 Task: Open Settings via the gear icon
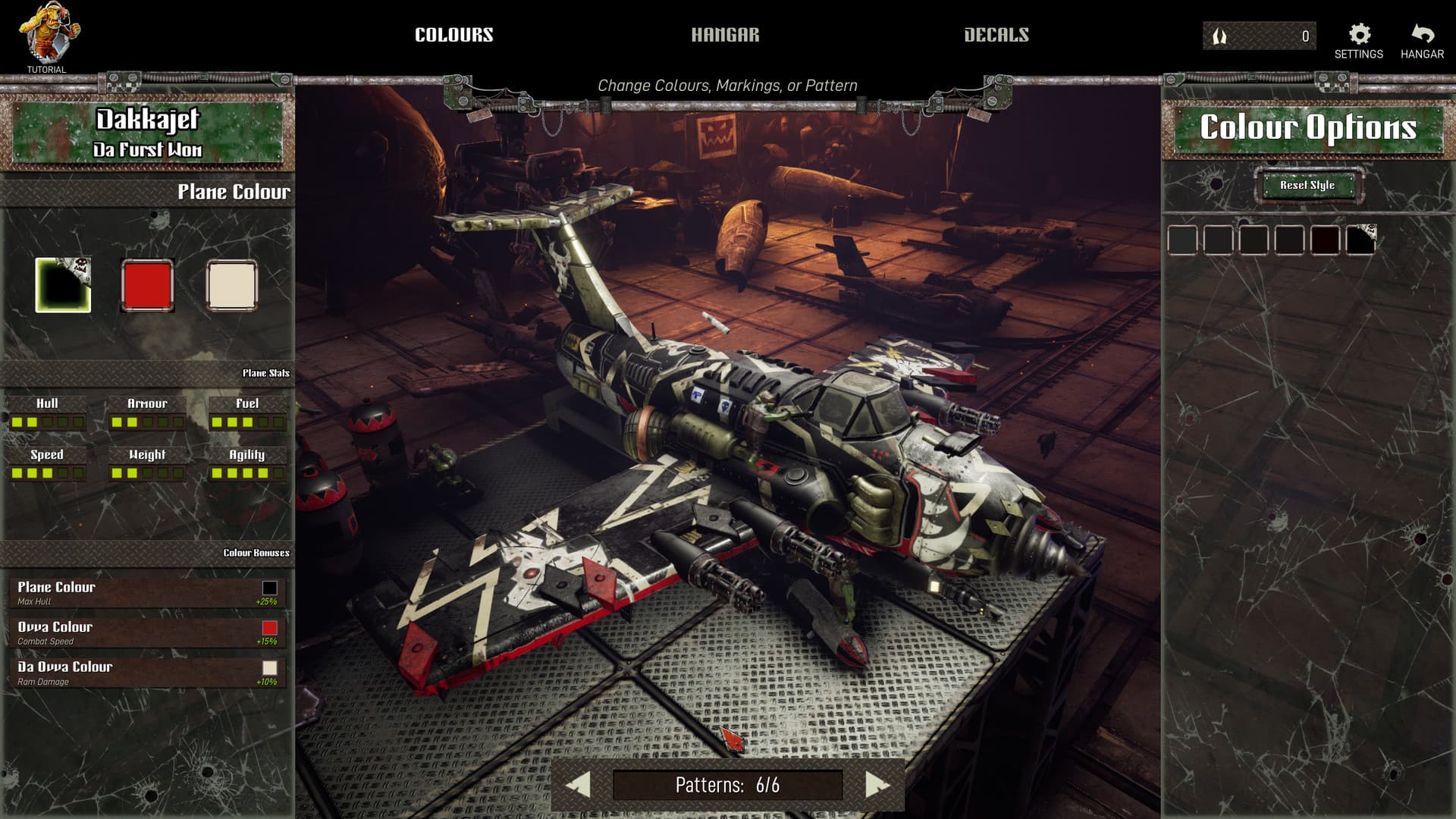[x=1358, y=33]
